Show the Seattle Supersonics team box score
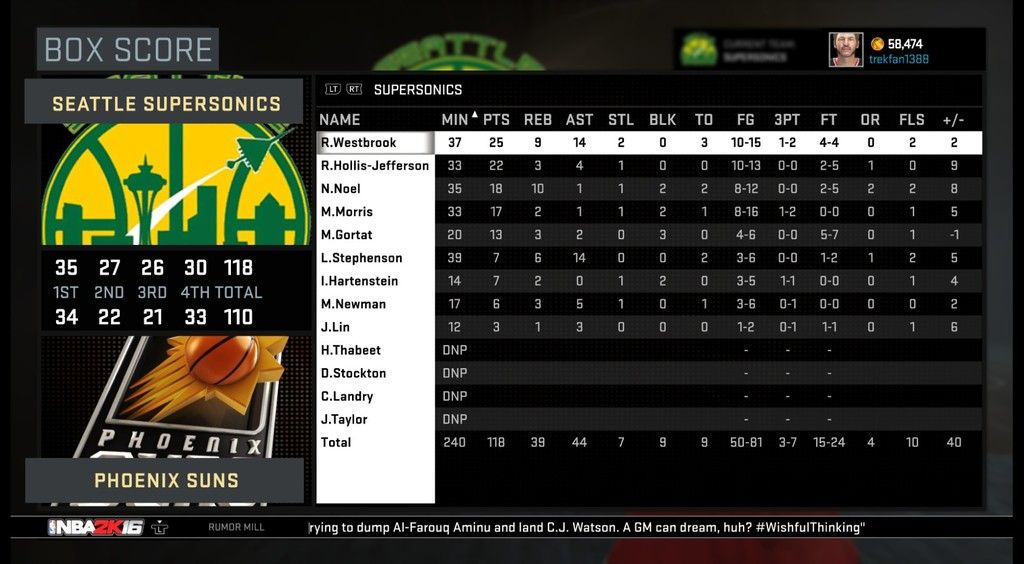Image resolution: width=1024 pixels, height=564 pixels. tap(166, 103)
